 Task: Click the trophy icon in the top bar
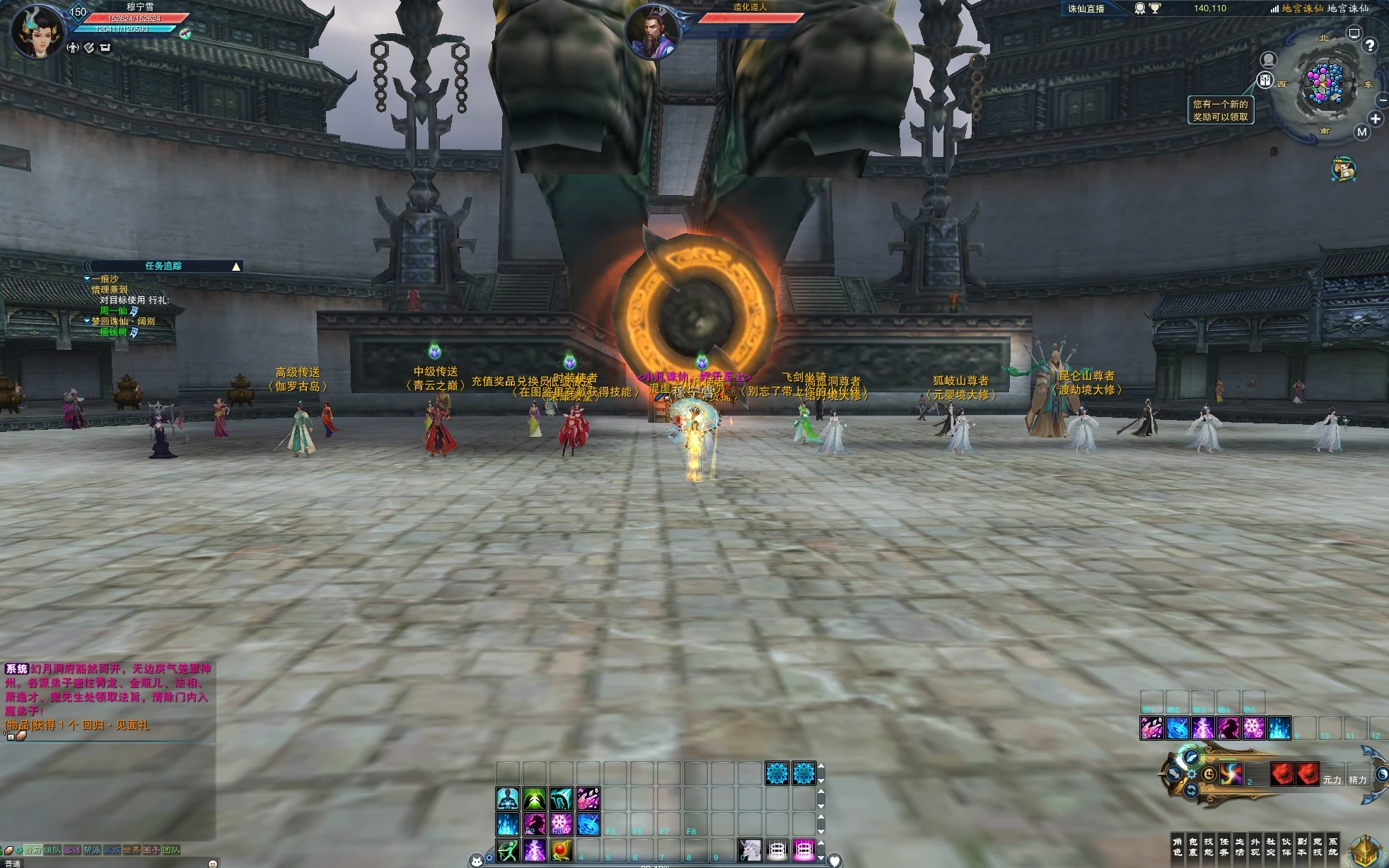1155,8
